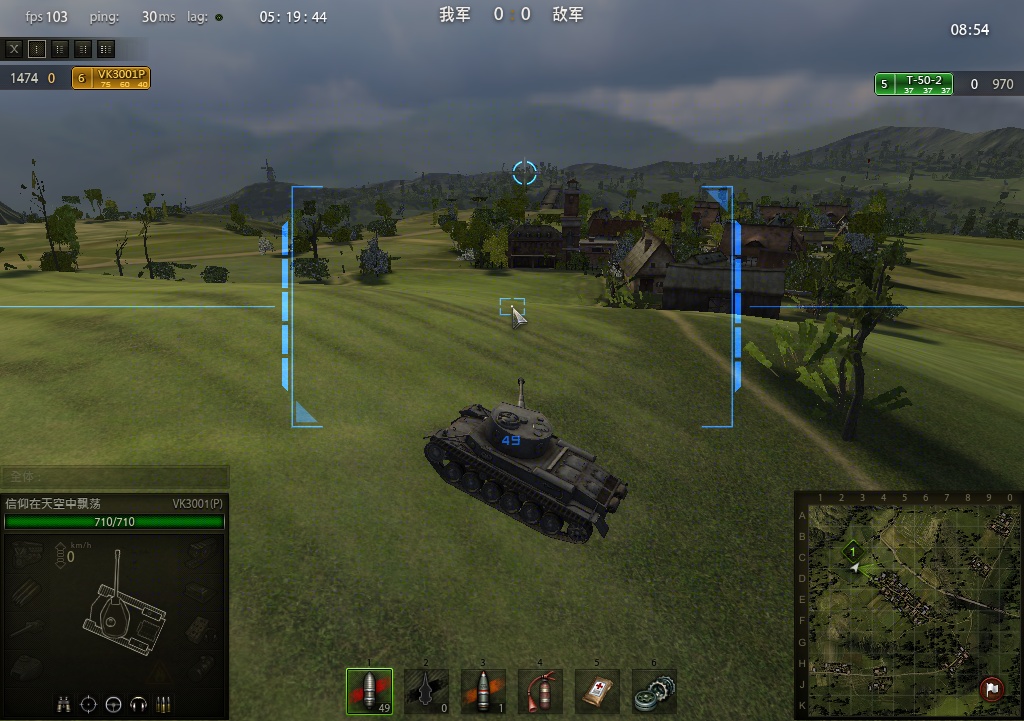Screen dimensions: 1024x721
Task: Use the fire extinguisher consumable
Action: [540, 691]
